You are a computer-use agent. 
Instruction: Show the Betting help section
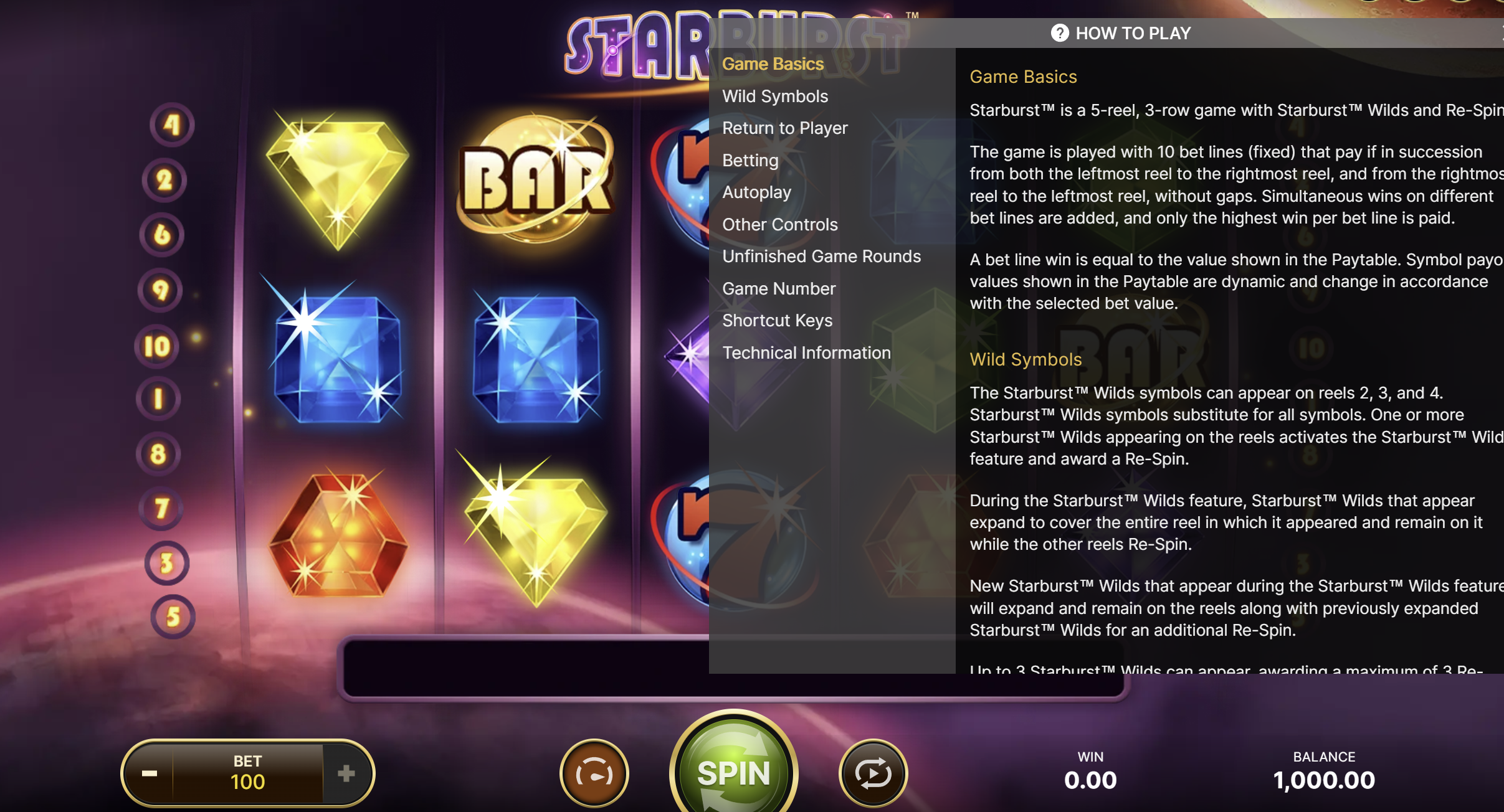[750, 161]
